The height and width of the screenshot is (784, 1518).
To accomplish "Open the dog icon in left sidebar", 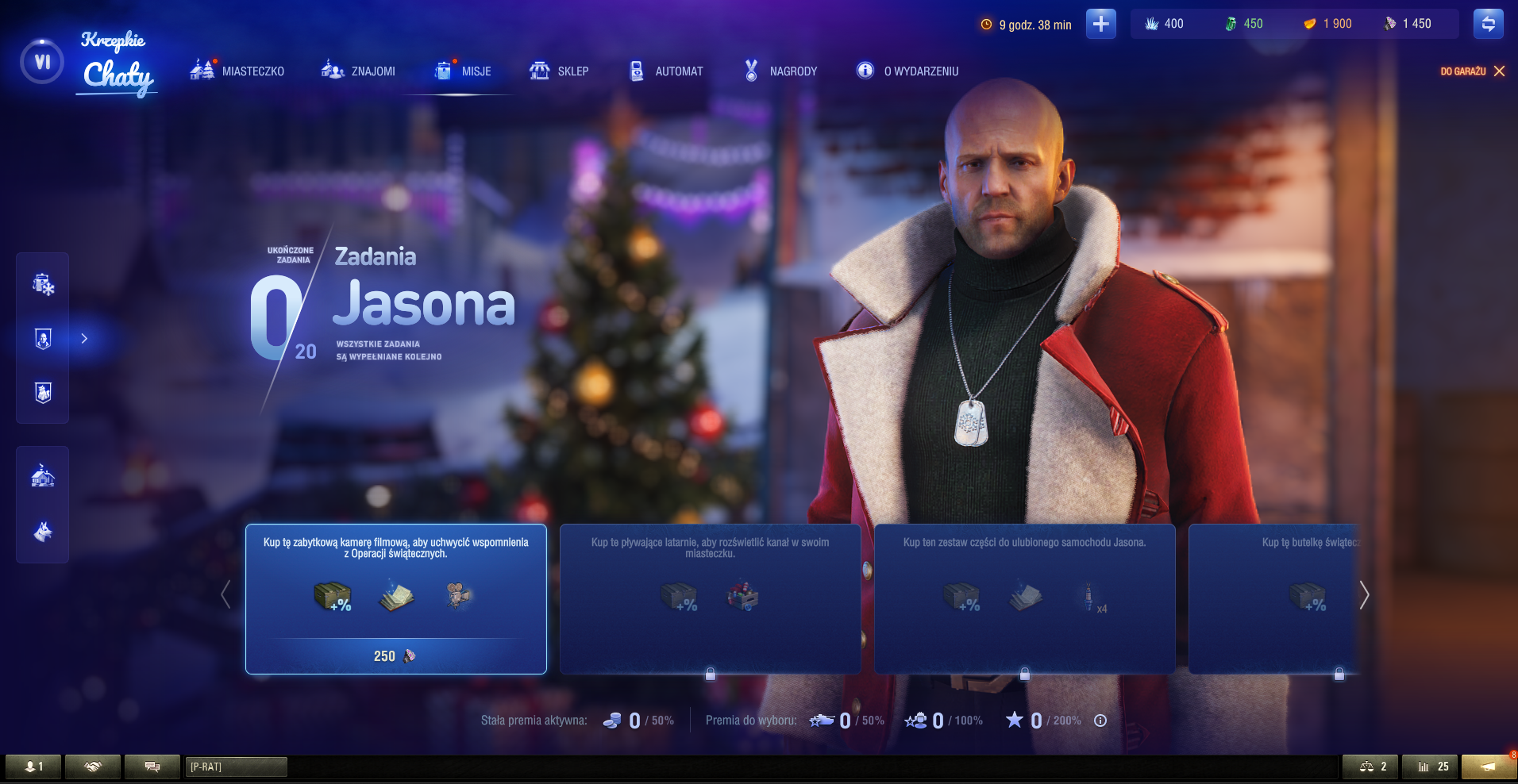I will point(43,531).
